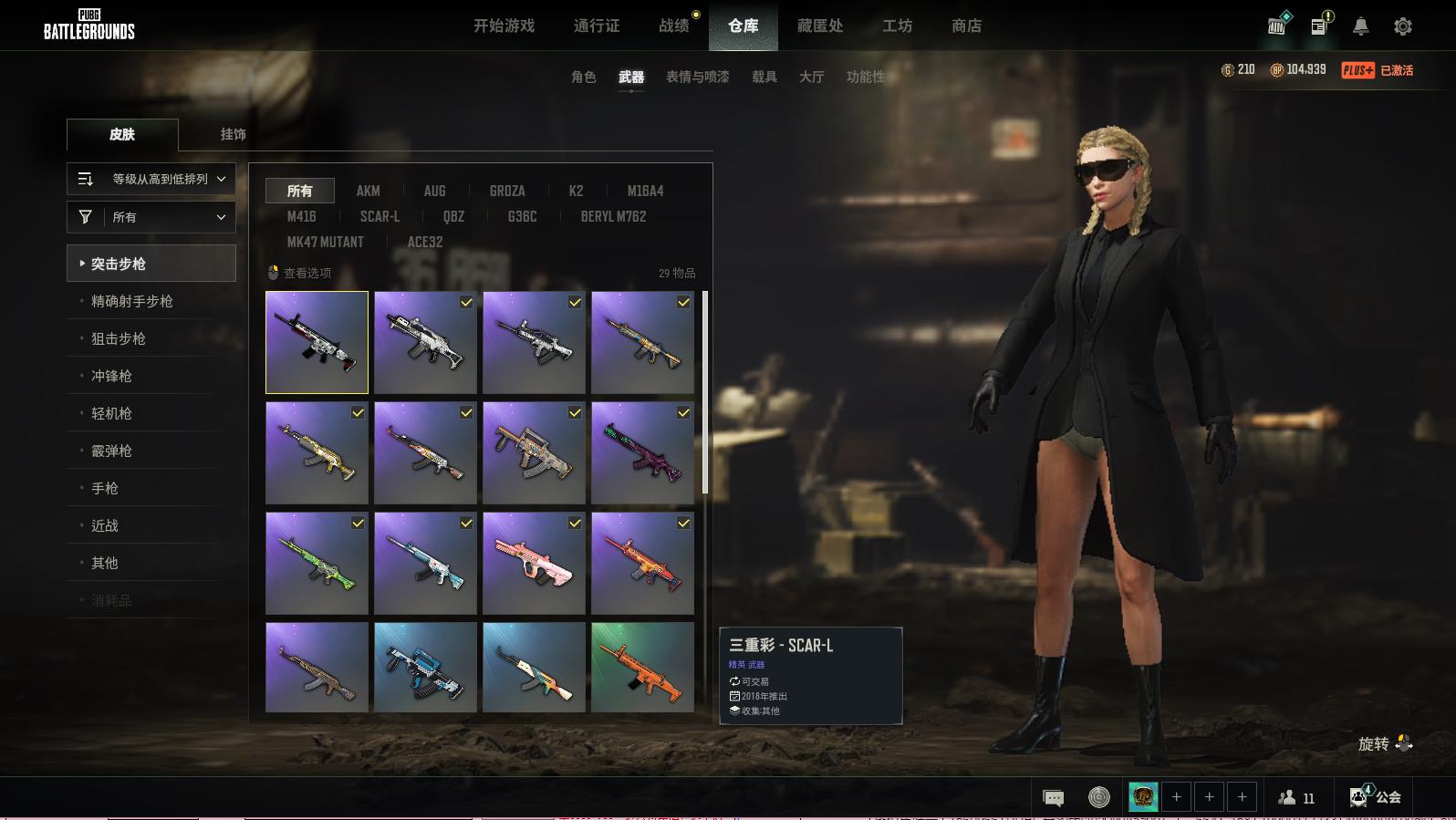Open the chat box icon
The image size is (1456, 820).
point(1053,798)
